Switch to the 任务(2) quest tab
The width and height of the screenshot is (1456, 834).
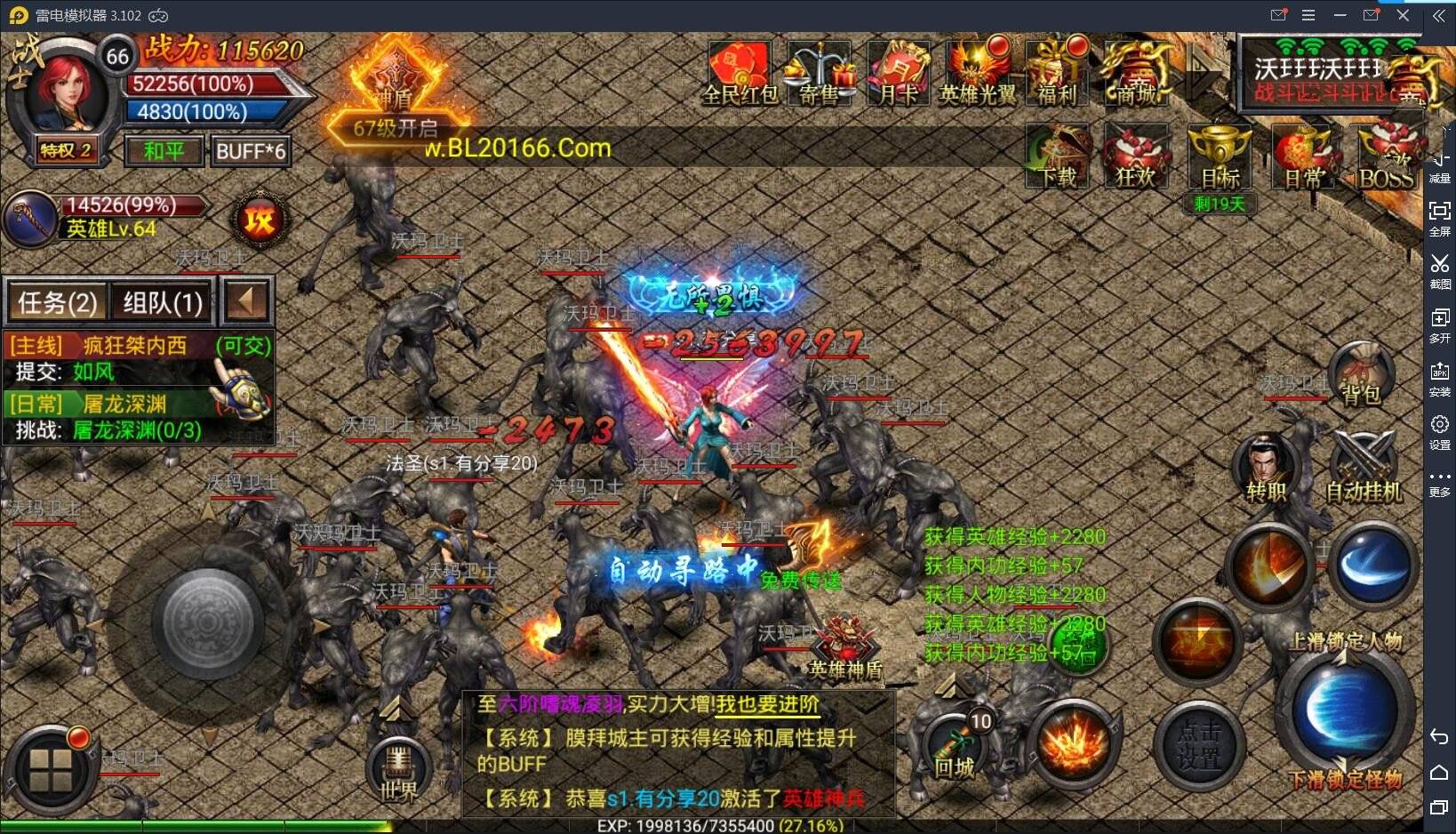pos(56,302)
